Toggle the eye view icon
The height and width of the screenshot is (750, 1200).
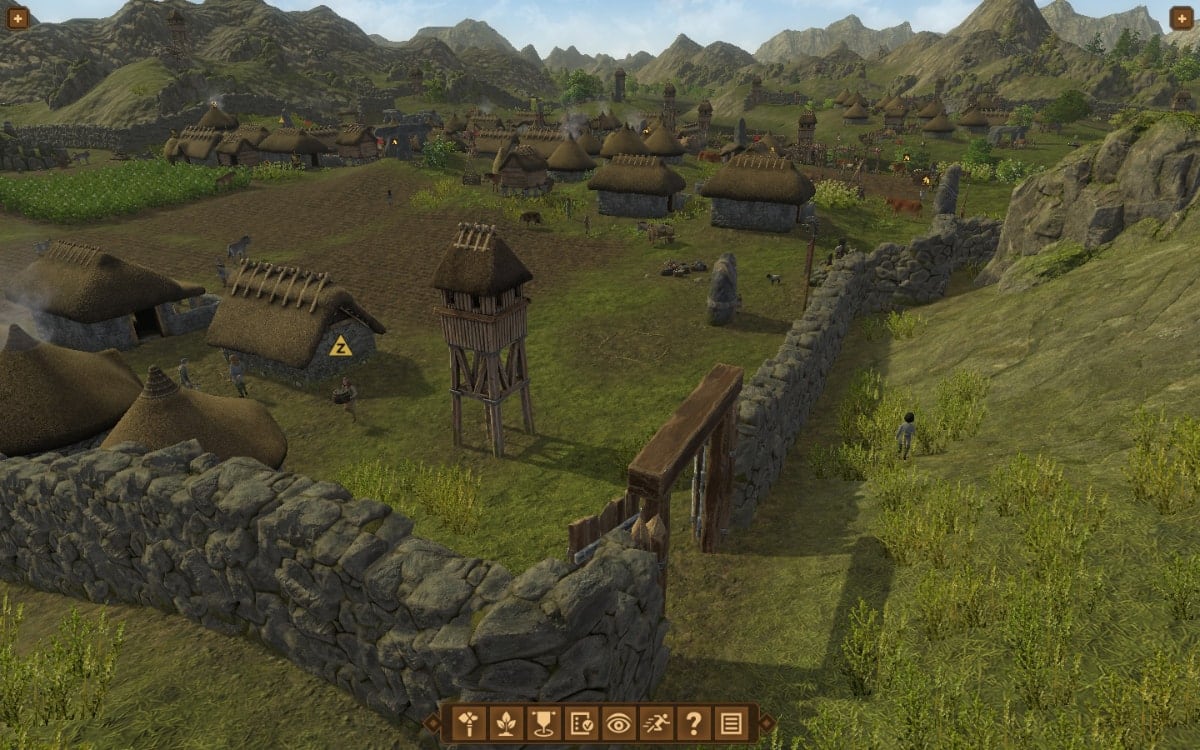click(x=618, y=722)
